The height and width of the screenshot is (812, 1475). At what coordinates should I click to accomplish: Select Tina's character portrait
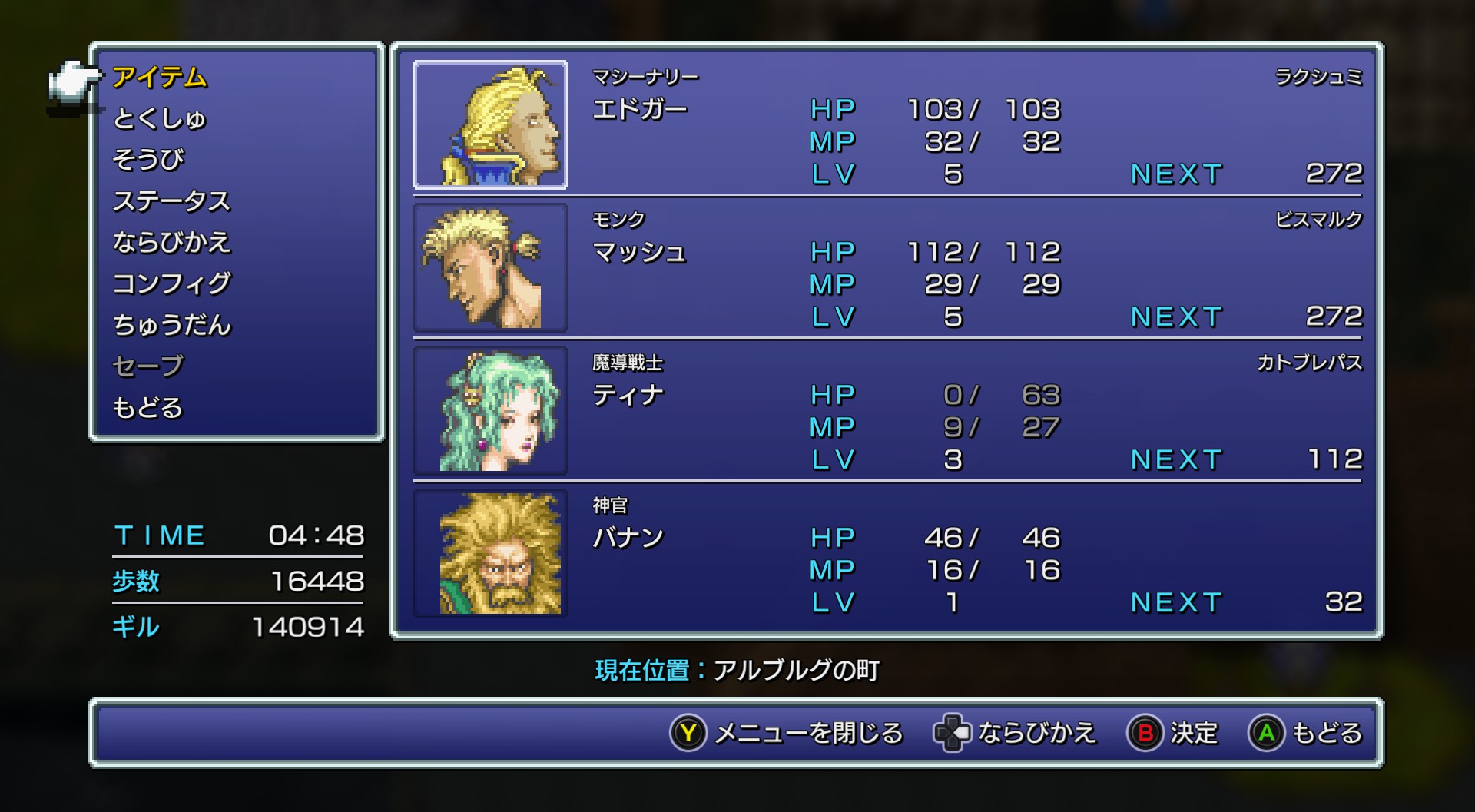490,409
